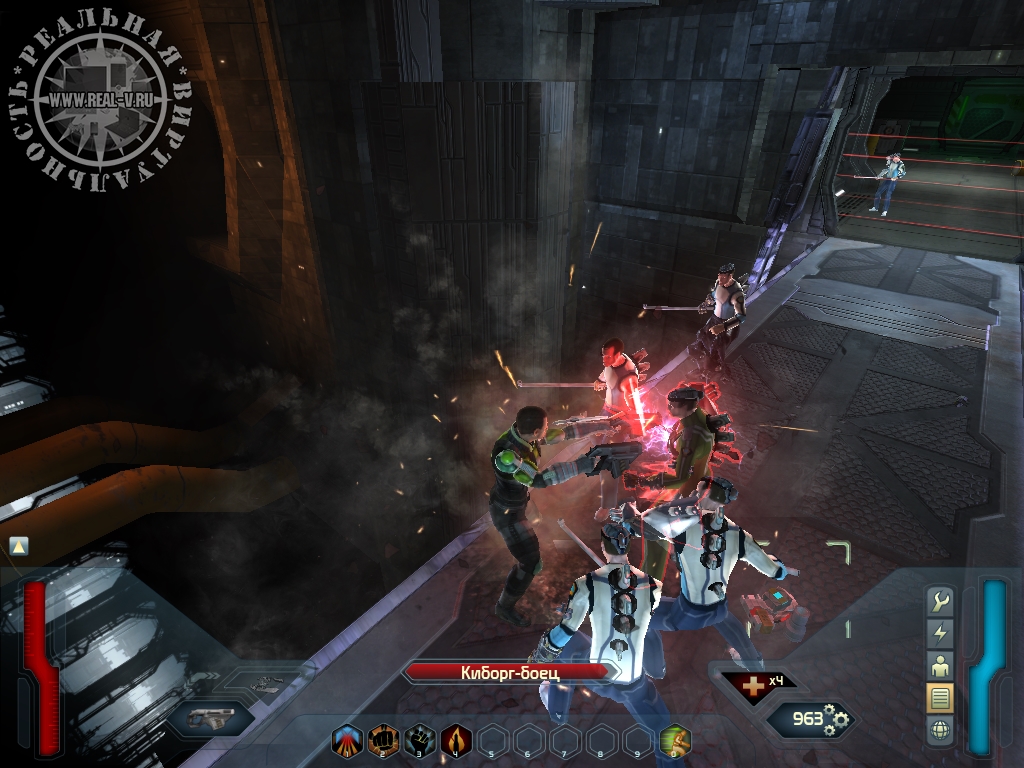Trigger the raised fist ability in slot 3
Screen dimensions: 1024x768
[x=419, y=740]
